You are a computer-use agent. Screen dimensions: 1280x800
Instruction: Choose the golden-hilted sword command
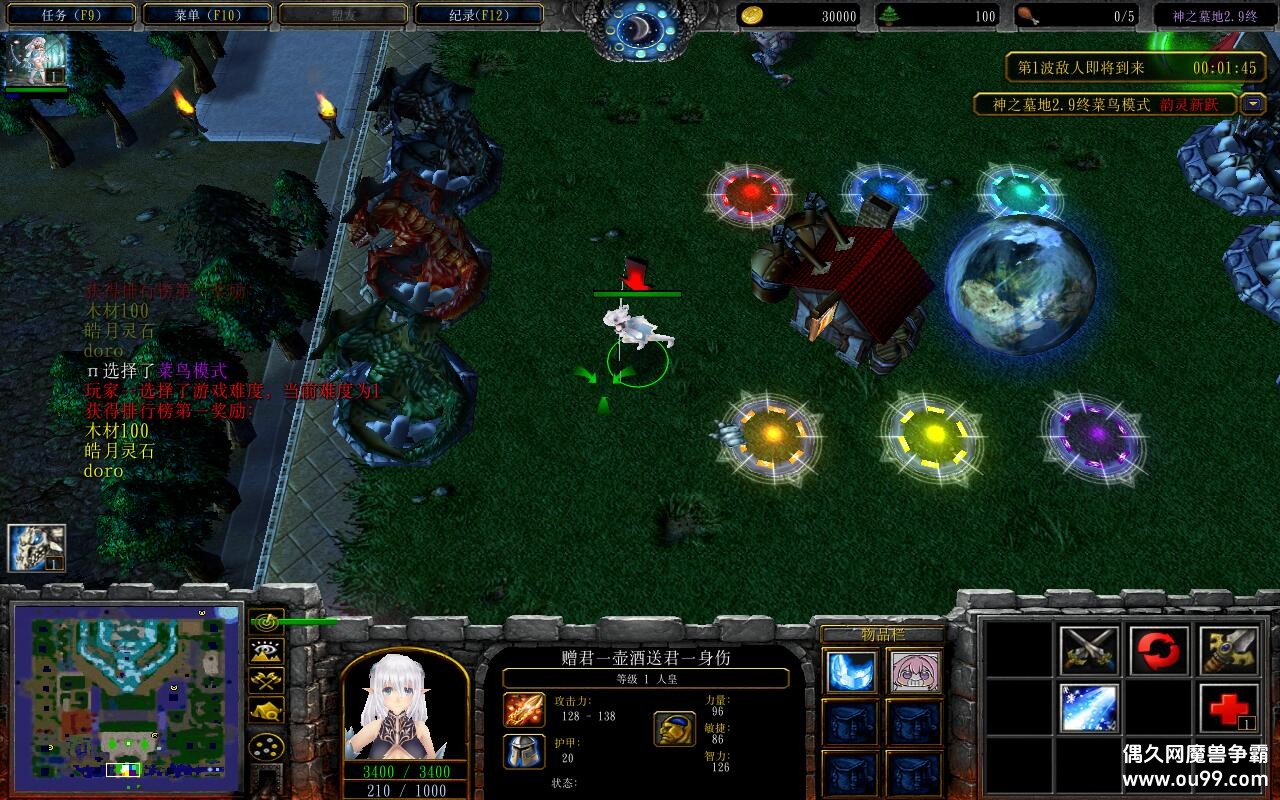[x=1228, y=651]
